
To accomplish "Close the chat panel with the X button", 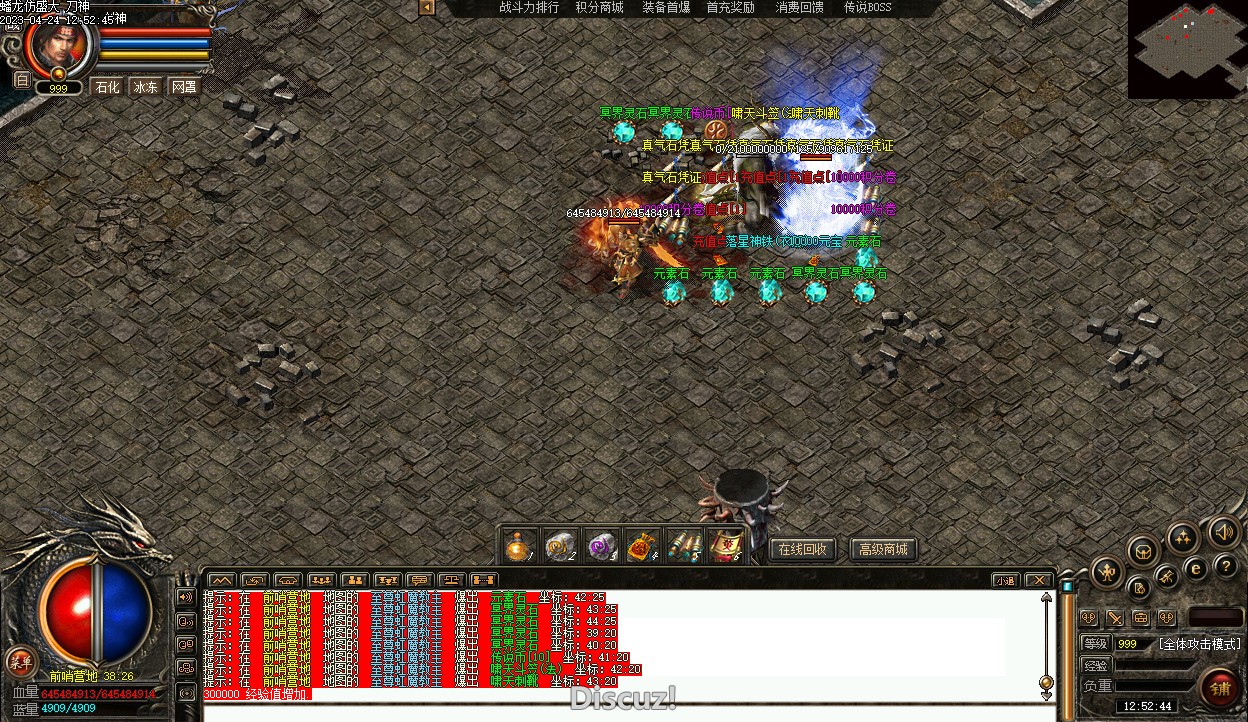I will tap(1039, 580).
